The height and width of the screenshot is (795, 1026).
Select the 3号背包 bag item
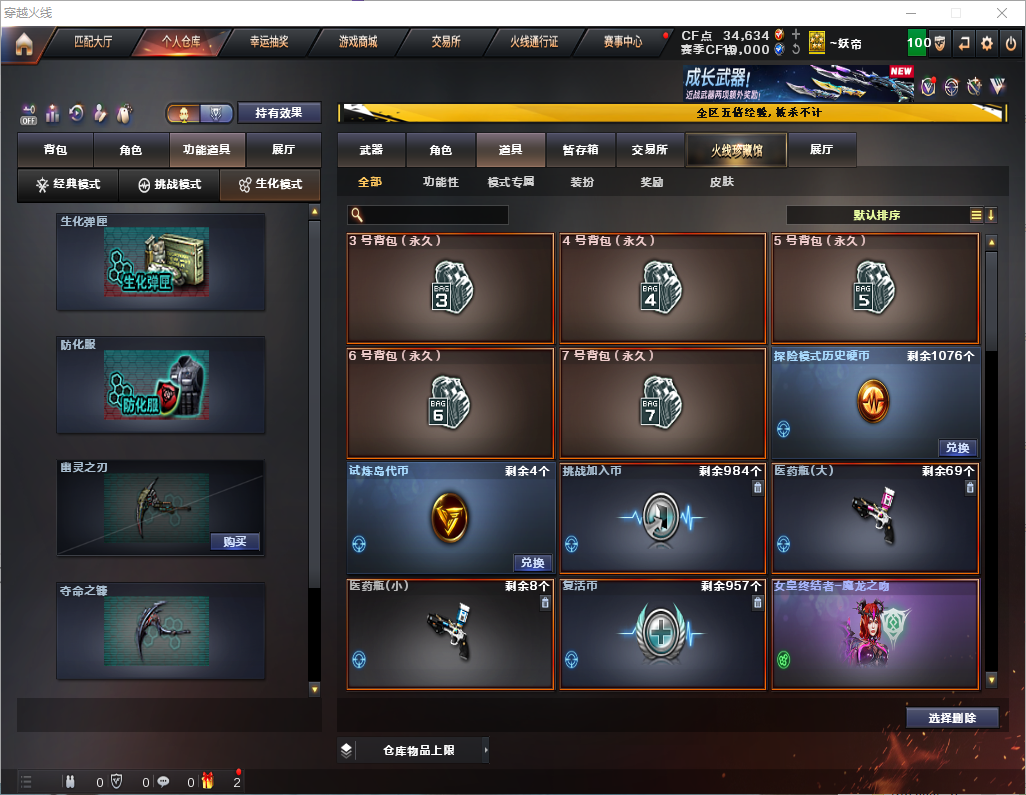(450, 288)
